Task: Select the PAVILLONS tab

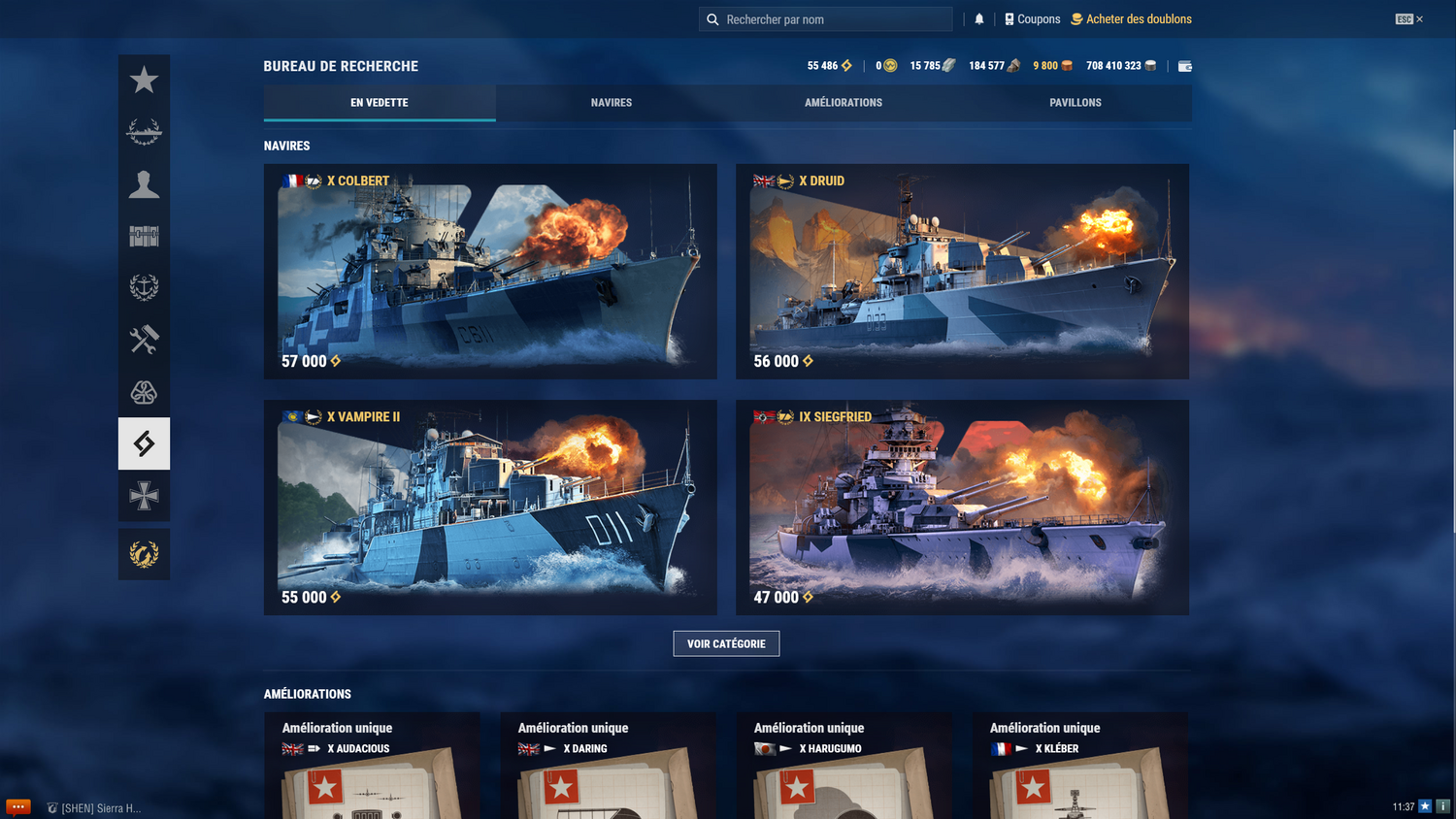Action: tap(1075, 102)
